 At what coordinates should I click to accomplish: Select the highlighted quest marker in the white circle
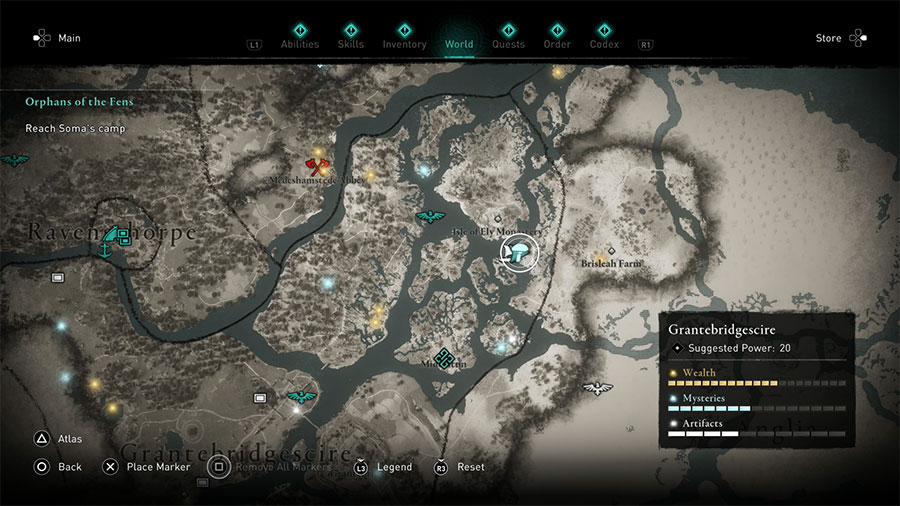click(518, 251)
